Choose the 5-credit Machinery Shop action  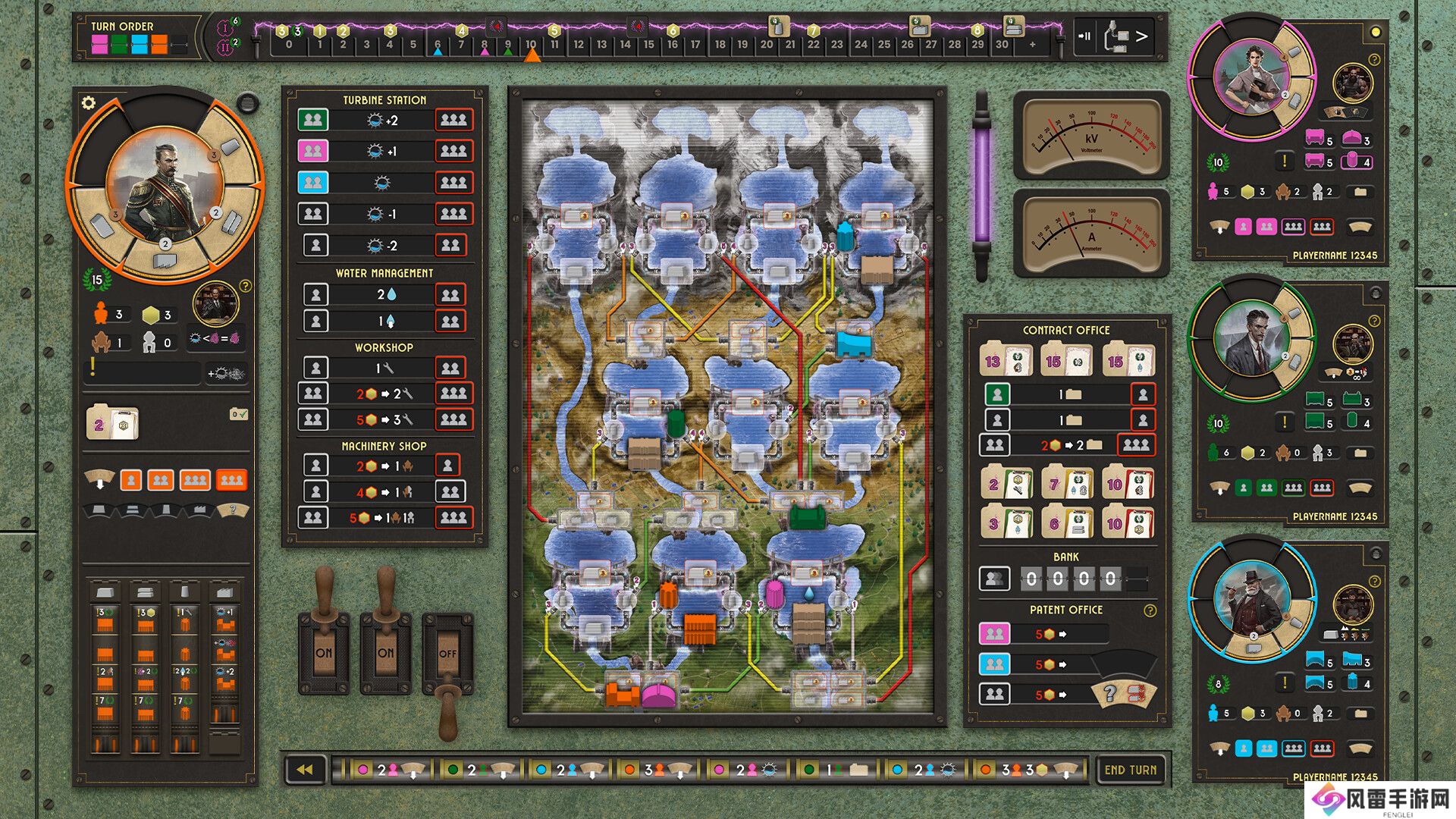point(384,517)
